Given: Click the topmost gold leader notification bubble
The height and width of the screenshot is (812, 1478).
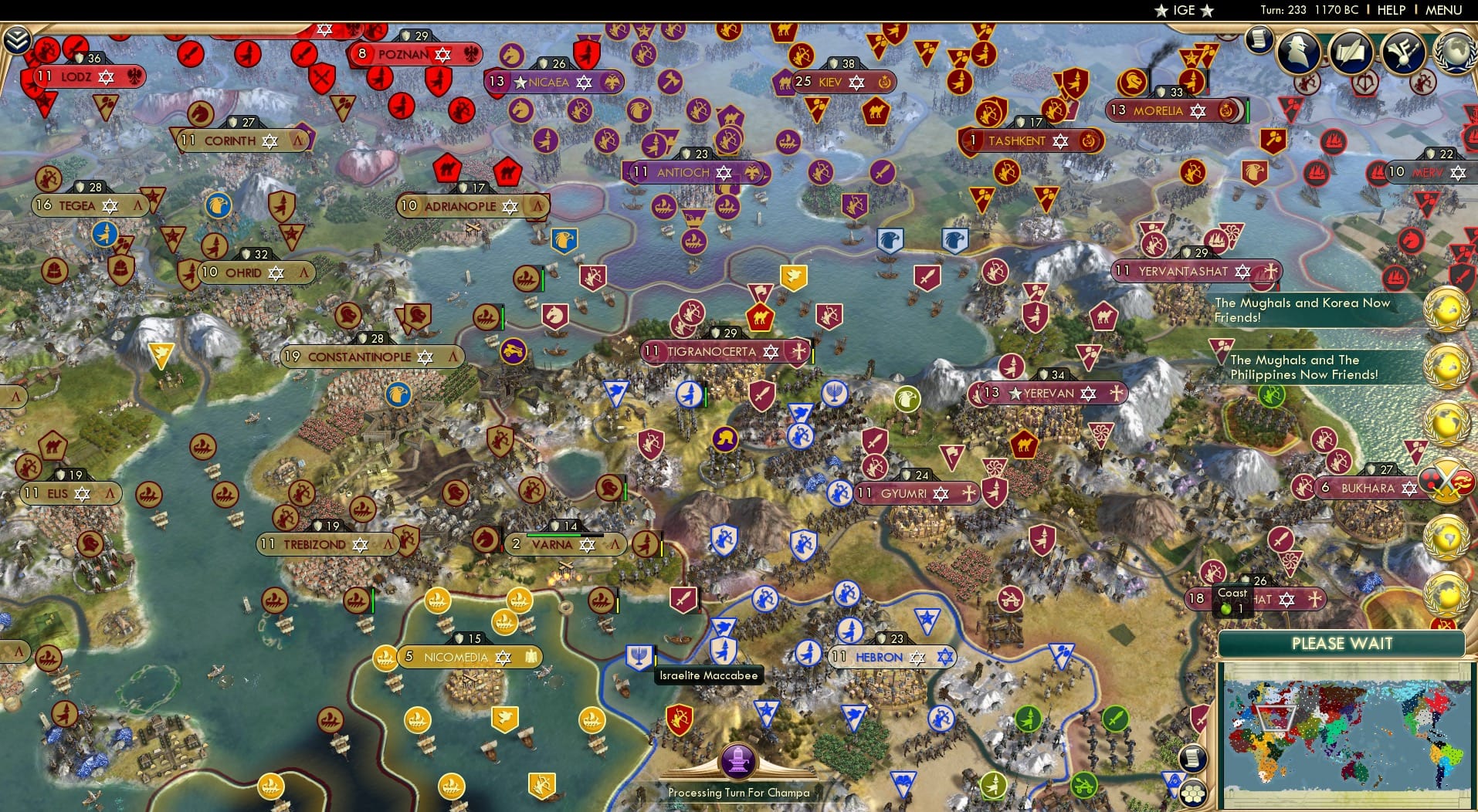Looking at the screenshot, I should (x=1447, y=309).
